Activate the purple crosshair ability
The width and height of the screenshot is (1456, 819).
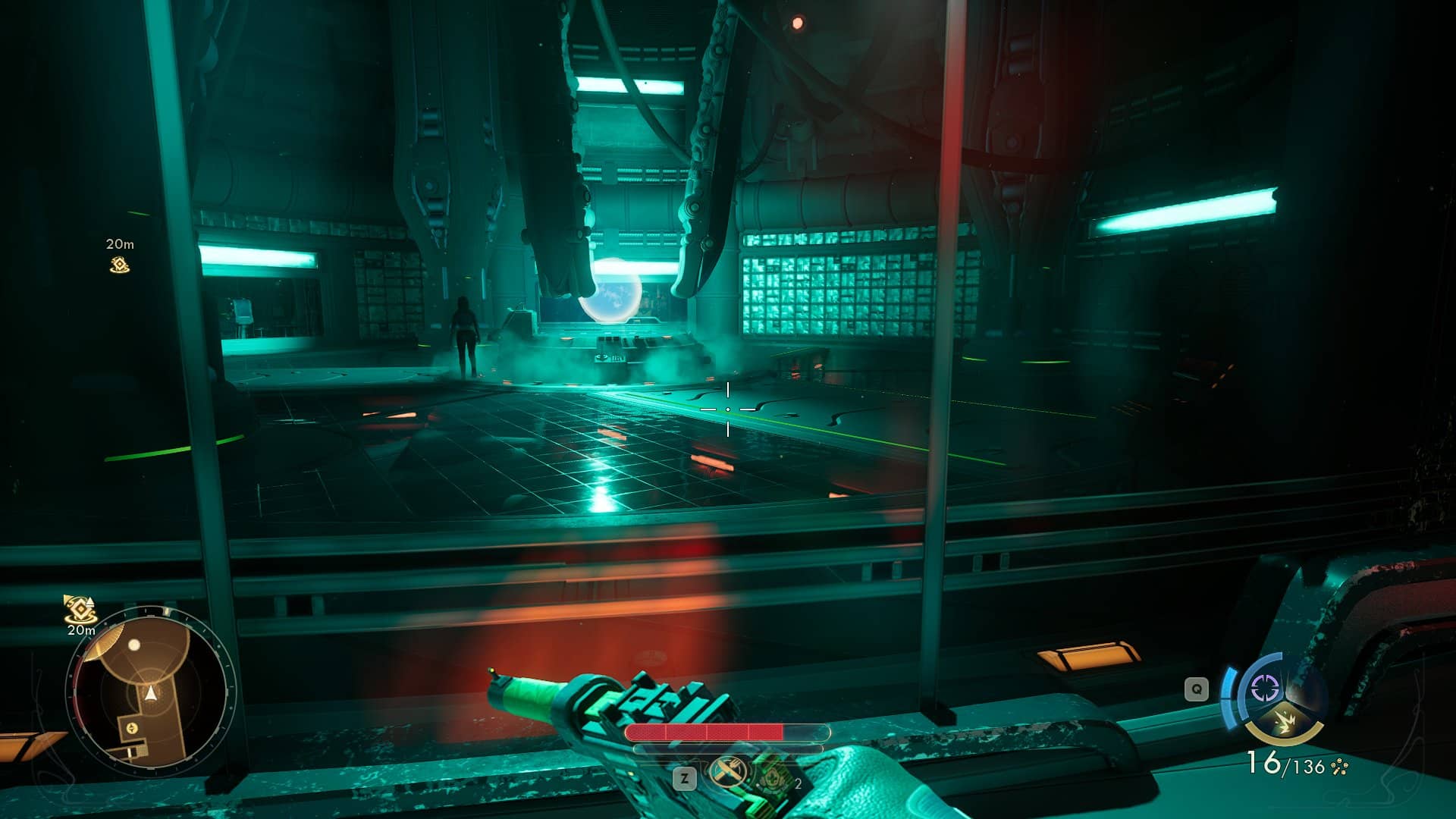[1264, 689]
